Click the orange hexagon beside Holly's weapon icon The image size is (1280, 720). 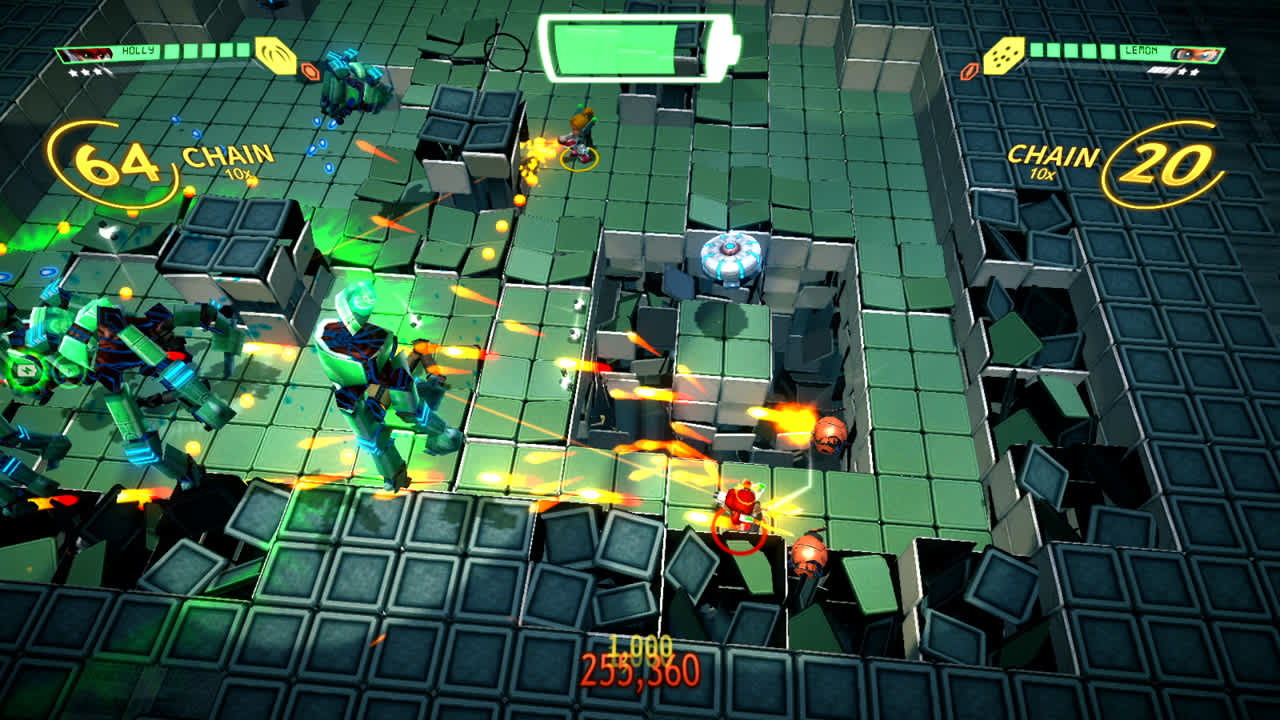tap(308, 69)
